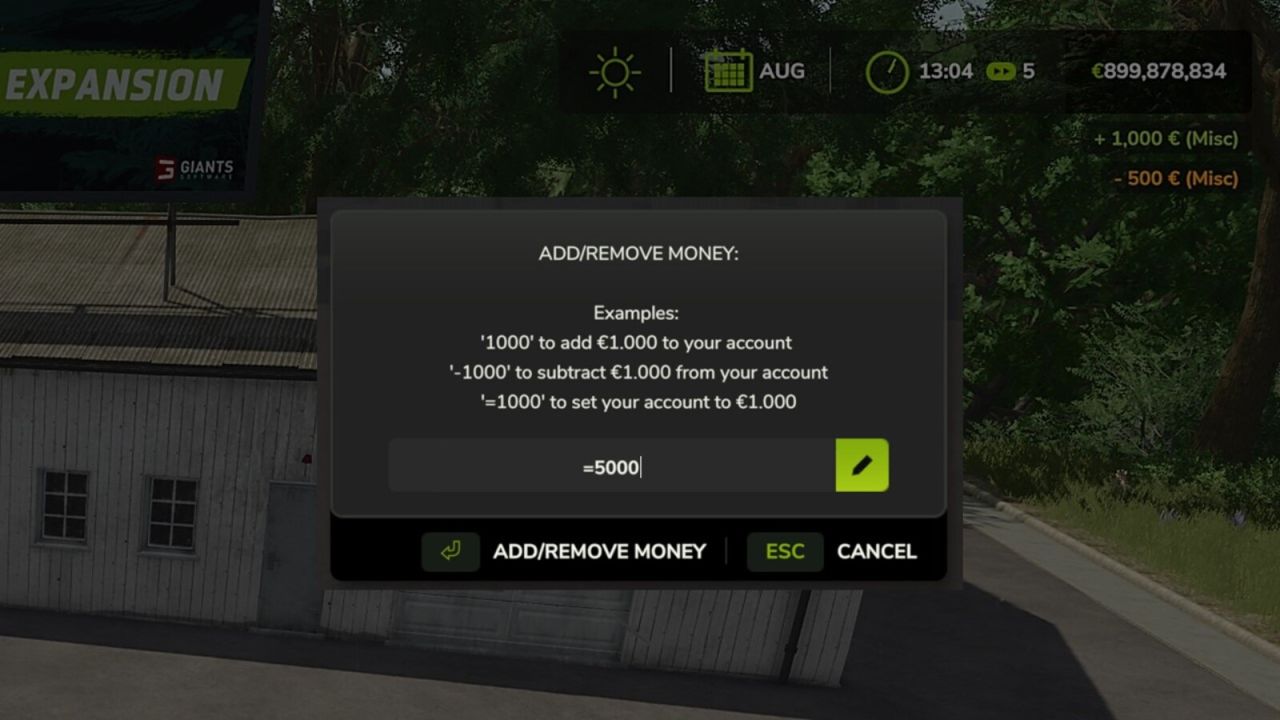Open the account balance €899,878,834 dropdown
Viewport: 1280px width, 720px height.
[1160, 71]
